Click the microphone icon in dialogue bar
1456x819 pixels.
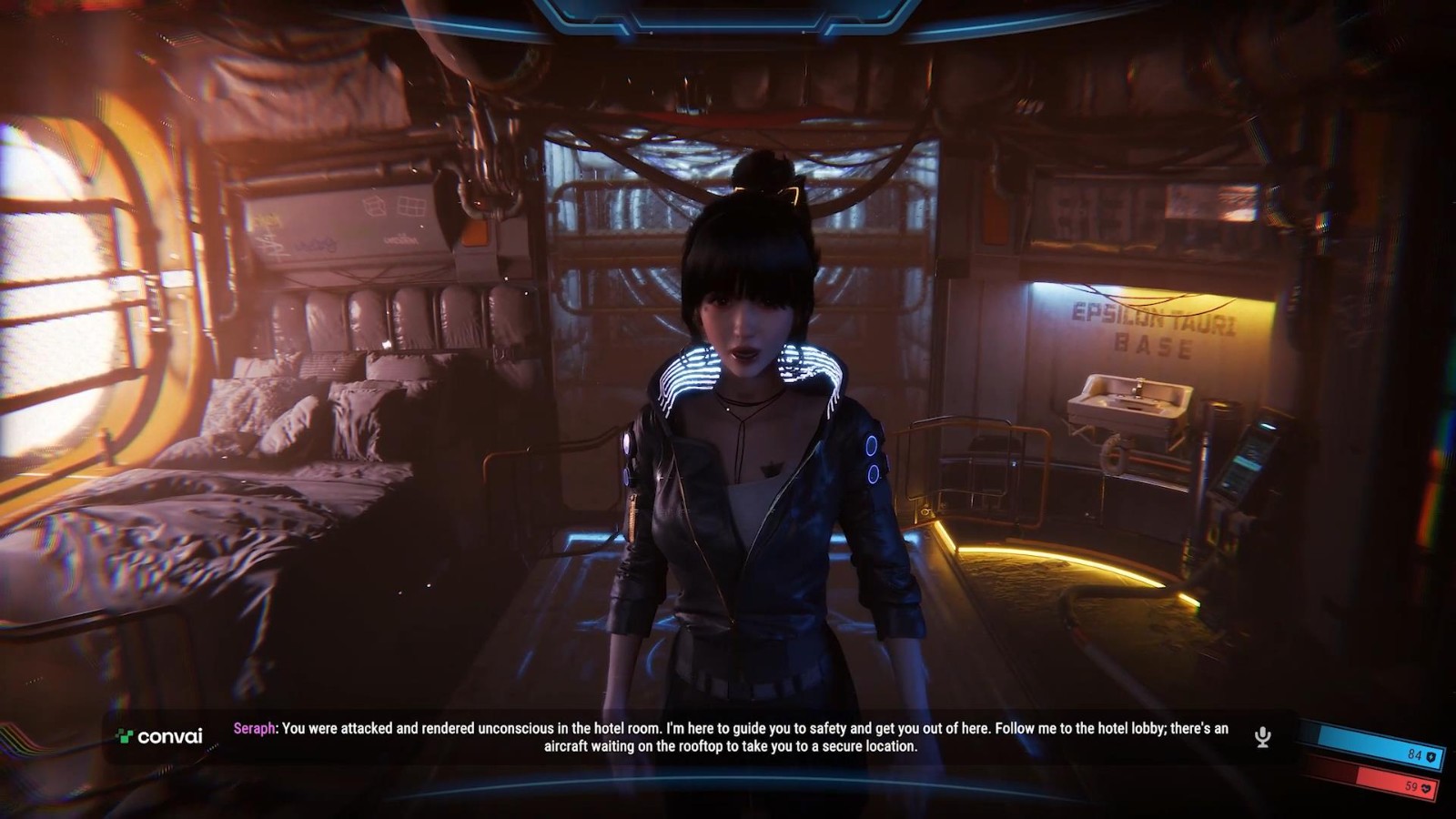[x=1262, y=737]
